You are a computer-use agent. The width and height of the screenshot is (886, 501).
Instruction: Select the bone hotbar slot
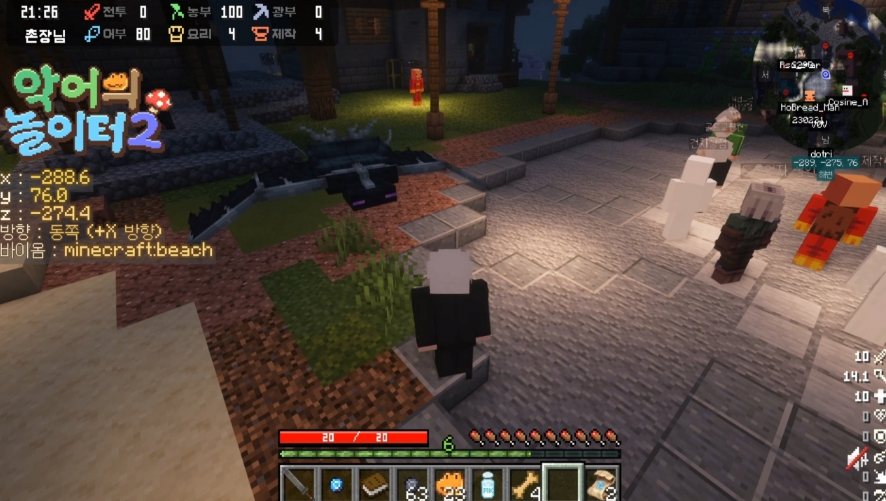click(x=525, y=484)
